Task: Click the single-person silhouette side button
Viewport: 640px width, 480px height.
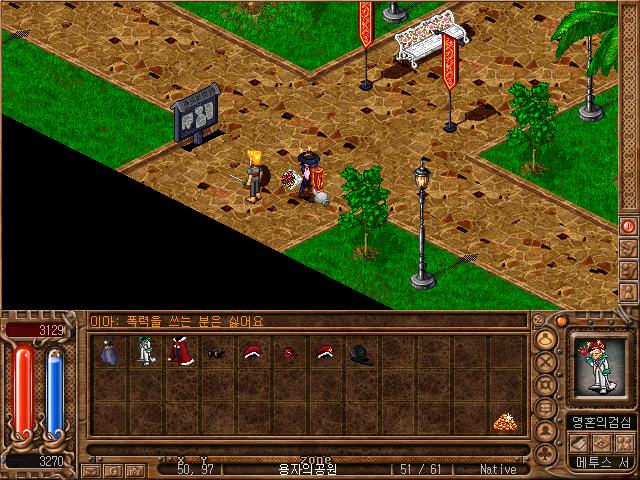Action: coord(628,293)
